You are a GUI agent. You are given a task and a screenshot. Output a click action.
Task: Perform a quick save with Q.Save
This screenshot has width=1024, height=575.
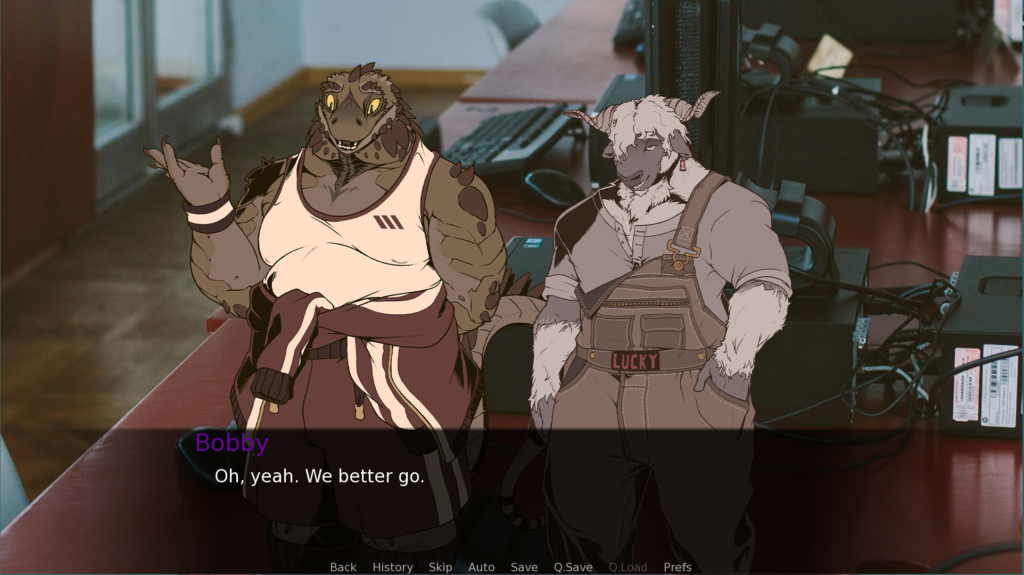[573, 567]
